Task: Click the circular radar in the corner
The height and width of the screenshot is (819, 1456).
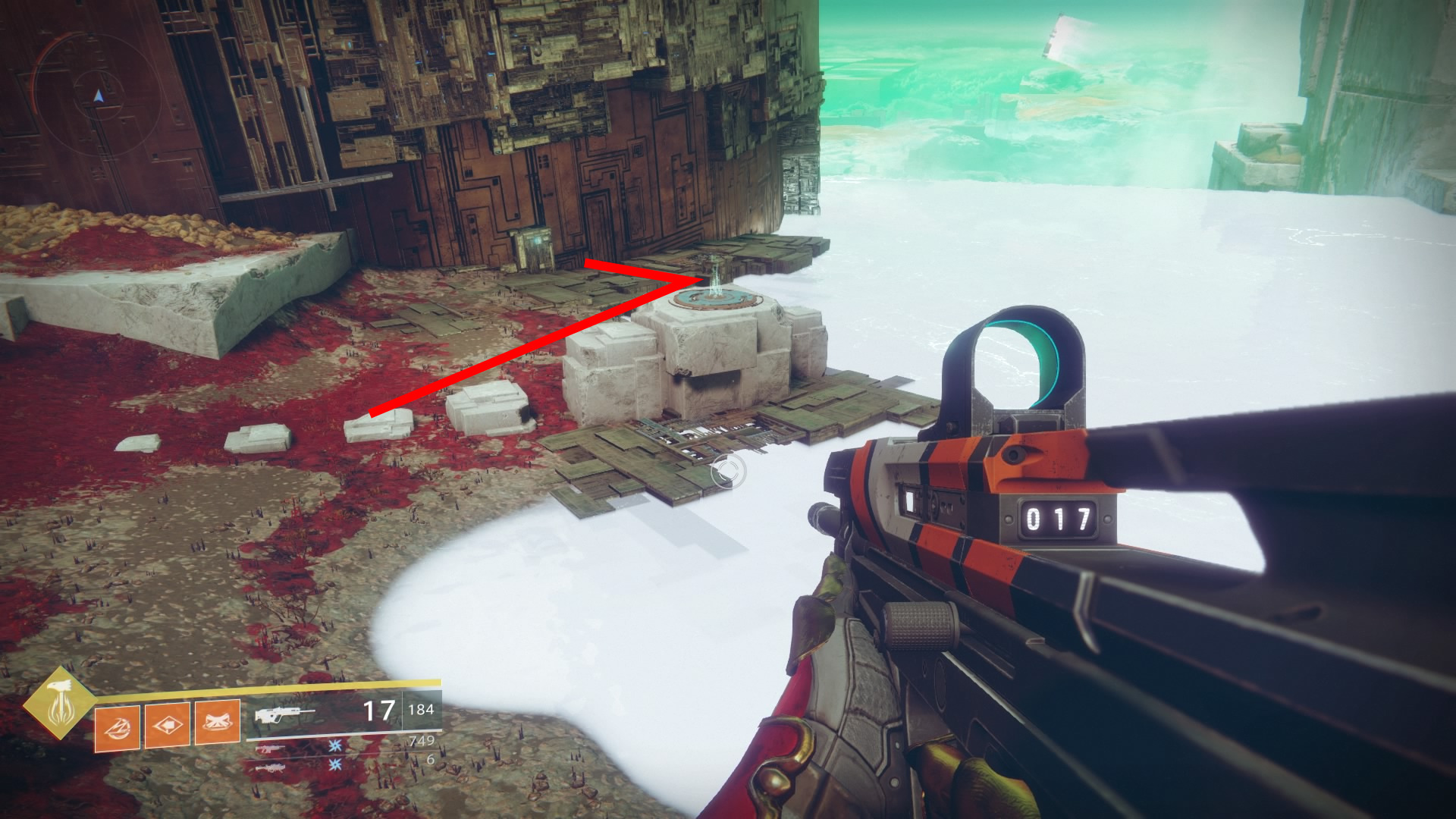Action: [98, 96]
